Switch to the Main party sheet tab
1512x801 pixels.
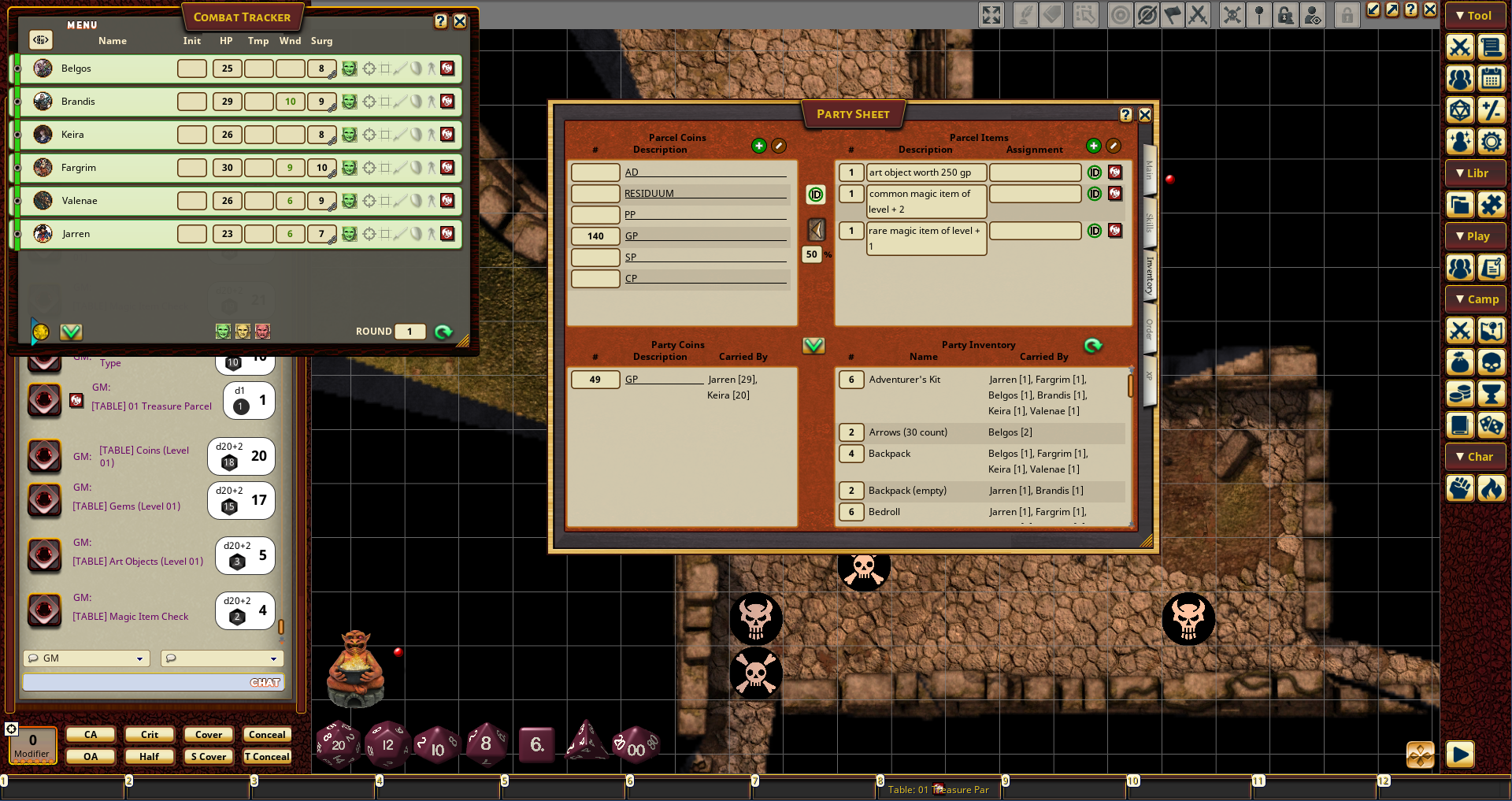[1149, 169]
